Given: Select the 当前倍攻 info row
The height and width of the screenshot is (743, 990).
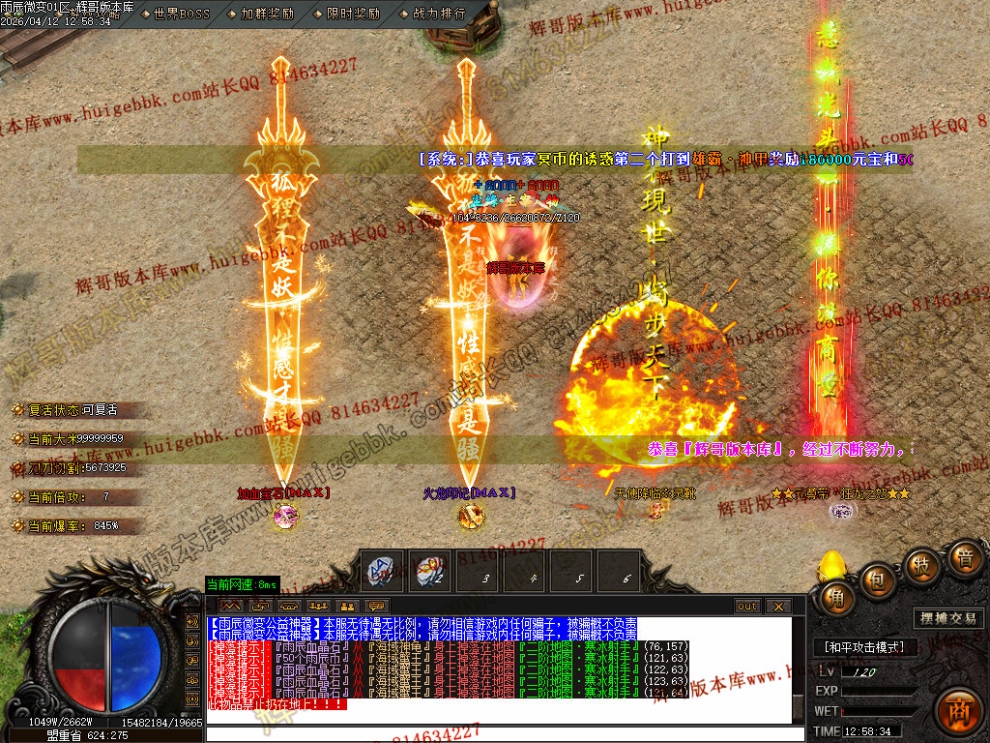Looking at the screenshot, I should pos(68,497).
